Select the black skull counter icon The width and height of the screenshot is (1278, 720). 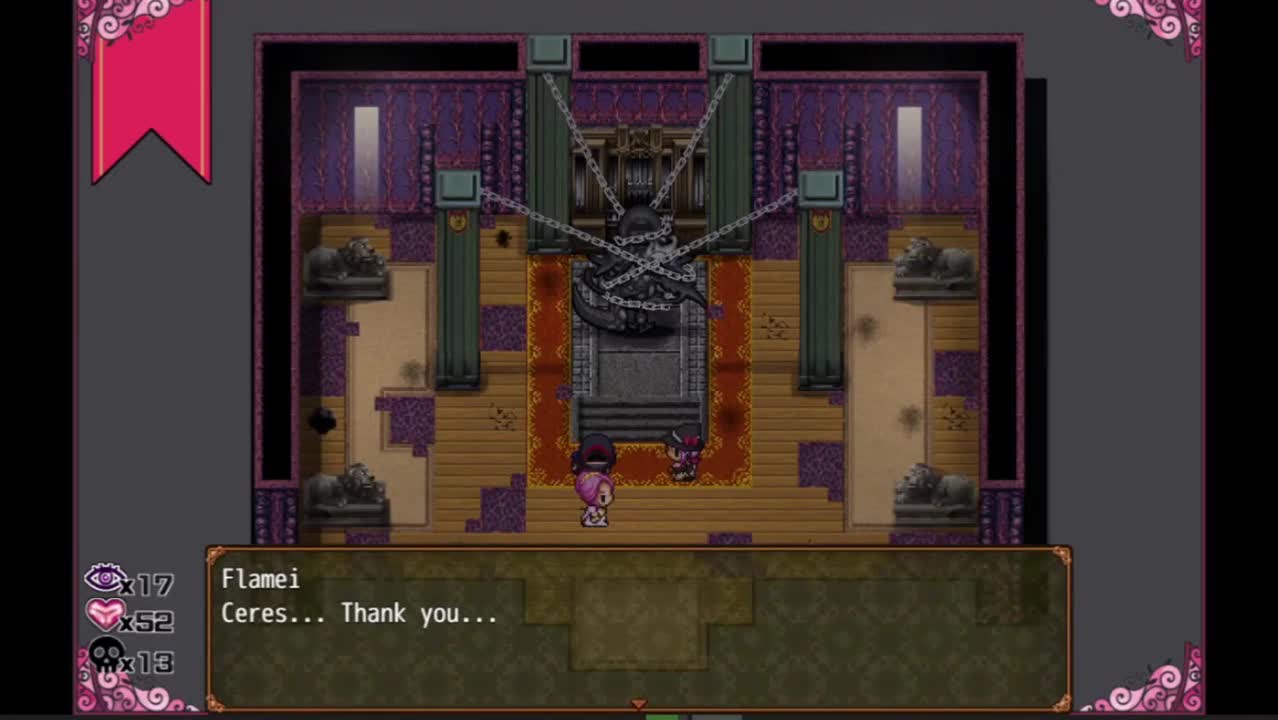coord(106,656)
